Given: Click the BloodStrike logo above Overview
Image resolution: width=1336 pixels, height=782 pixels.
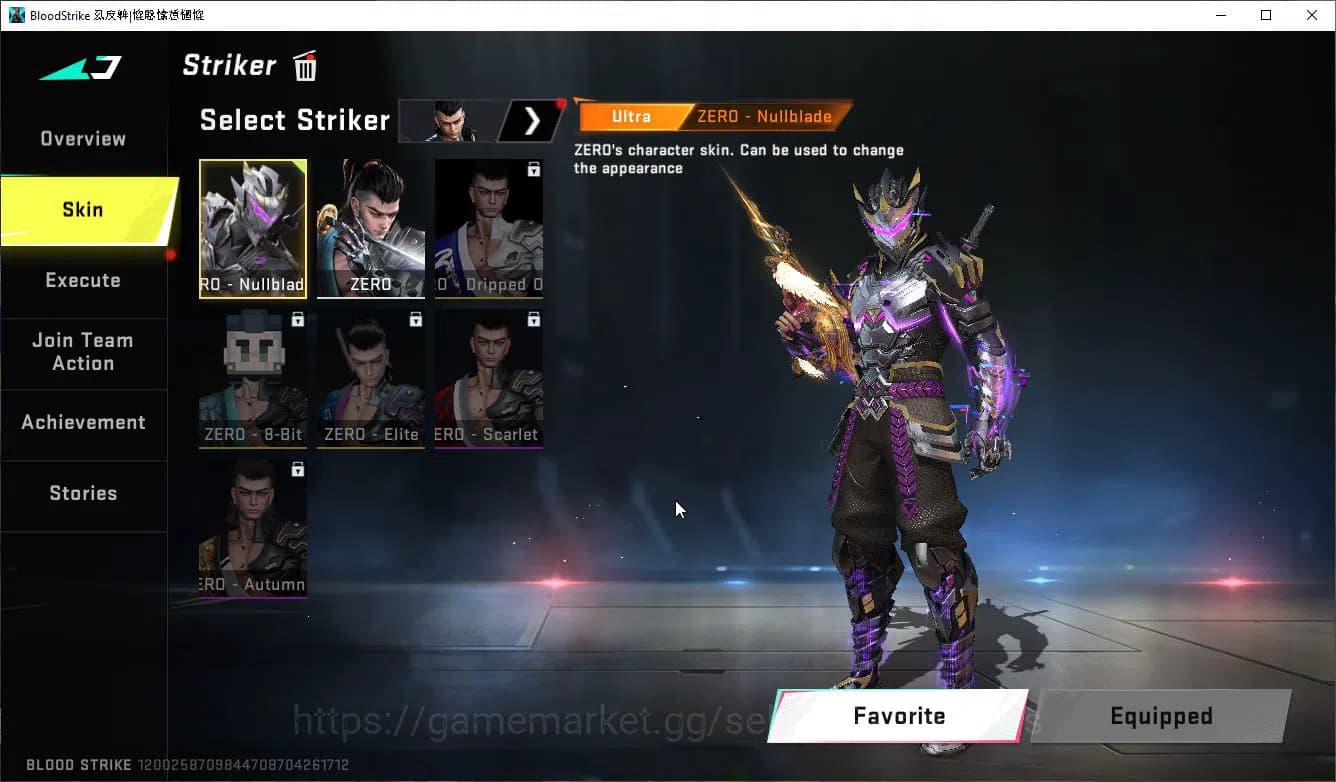Looking at the screenshot, I should pos(83,67).
